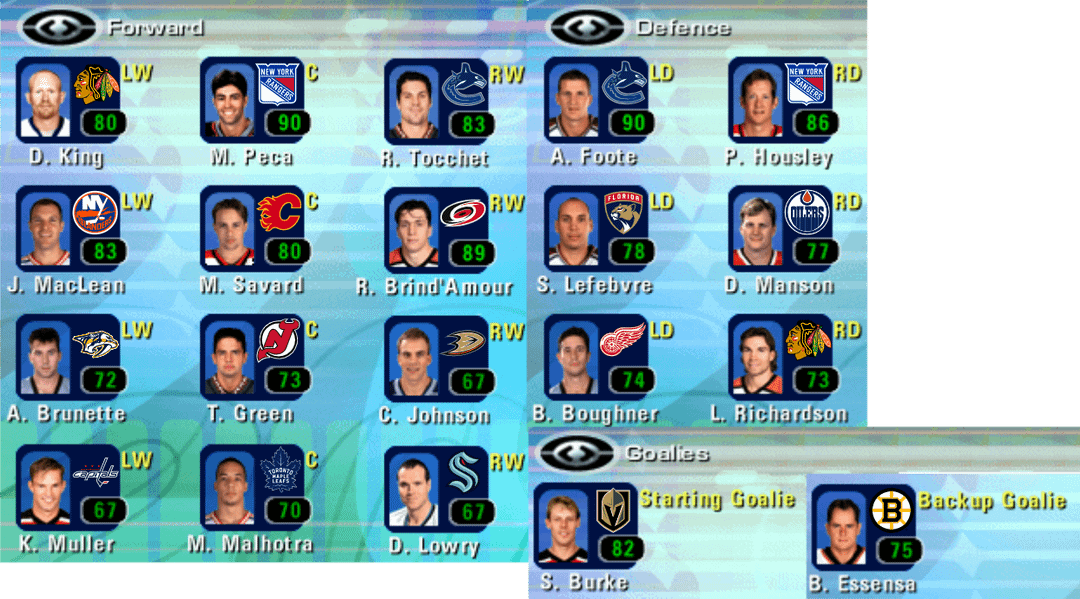Choose R. Brind'Amour rated 89
Viewport: 1080px width, 599px height.
[436, 229]
